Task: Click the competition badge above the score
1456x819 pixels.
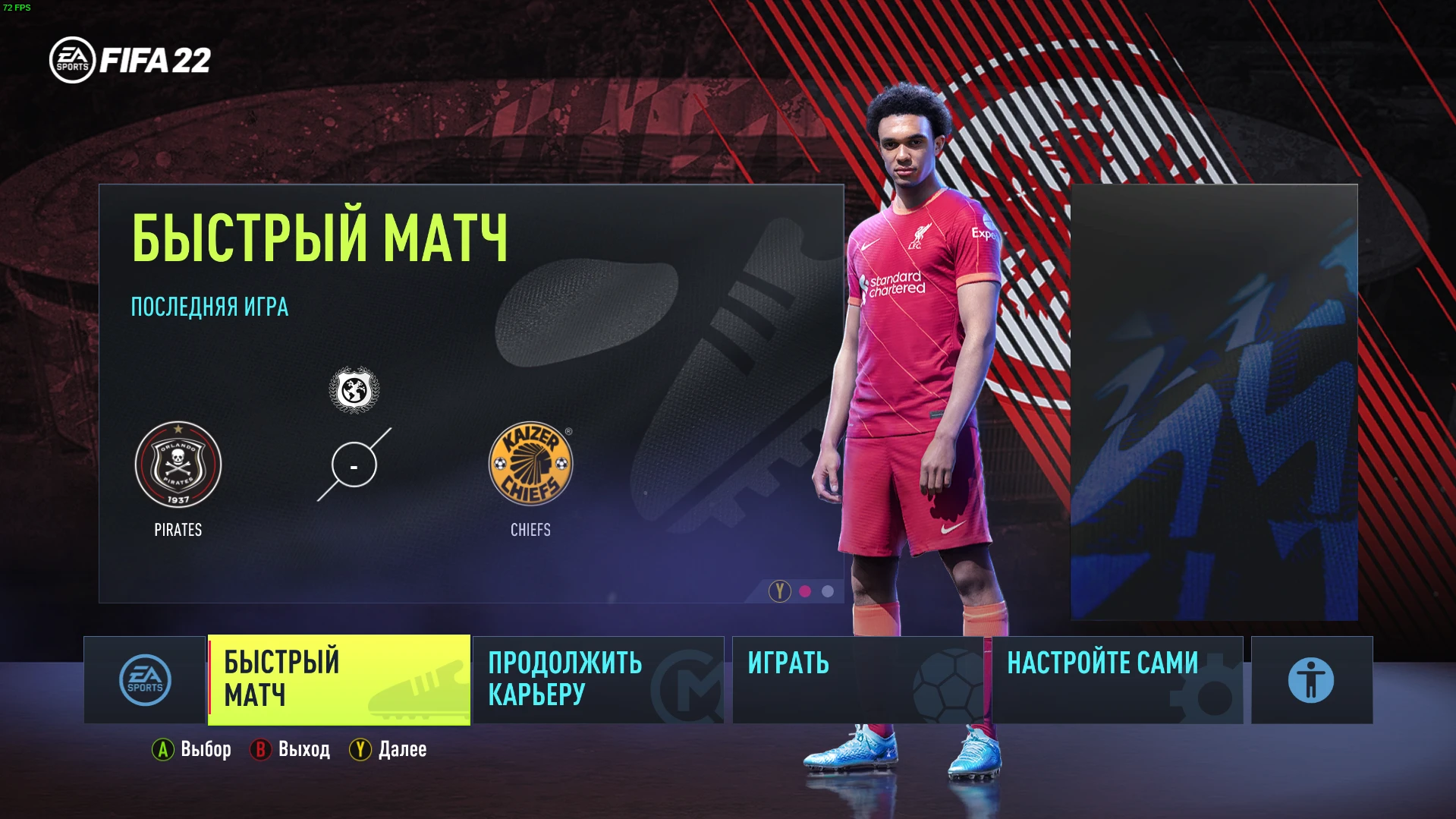Action: (x=354, y=389)
